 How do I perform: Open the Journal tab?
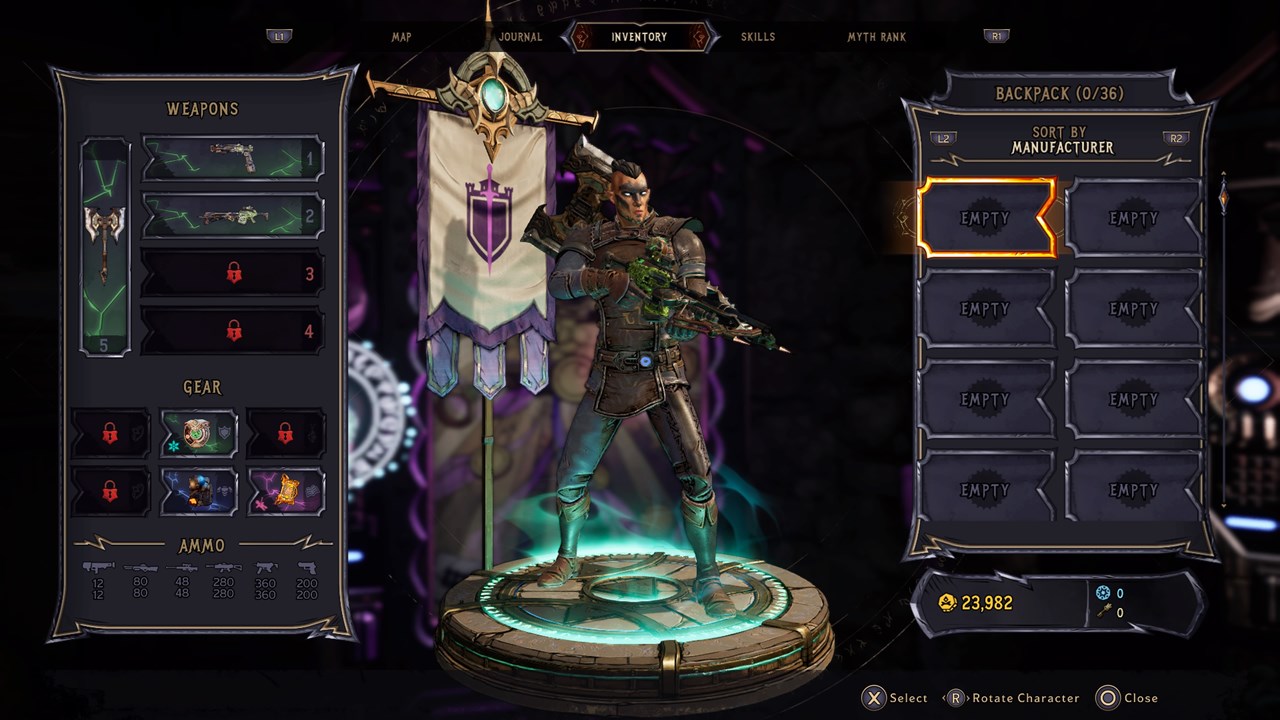(521, 37)
